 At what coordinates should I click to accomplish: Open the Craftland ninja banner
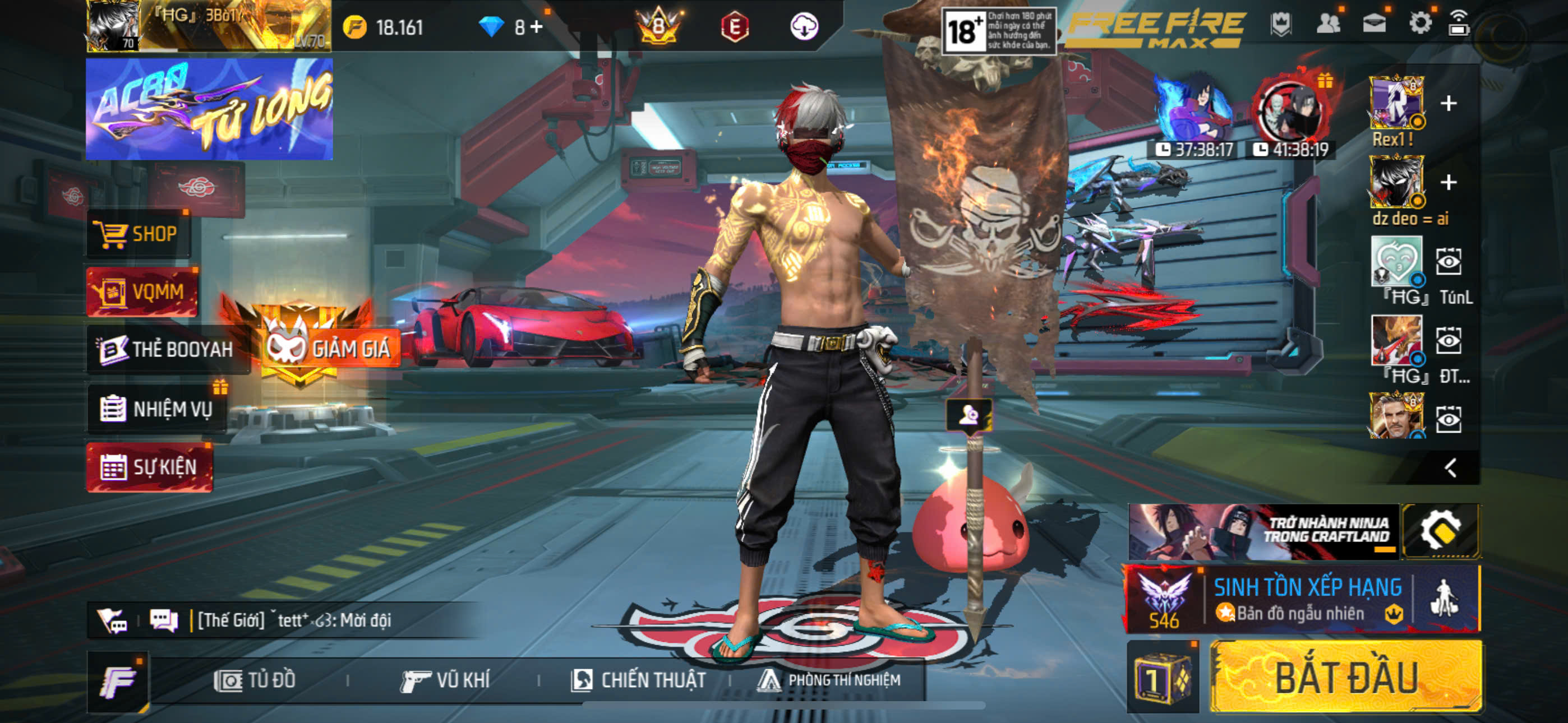pos(1263,531)
